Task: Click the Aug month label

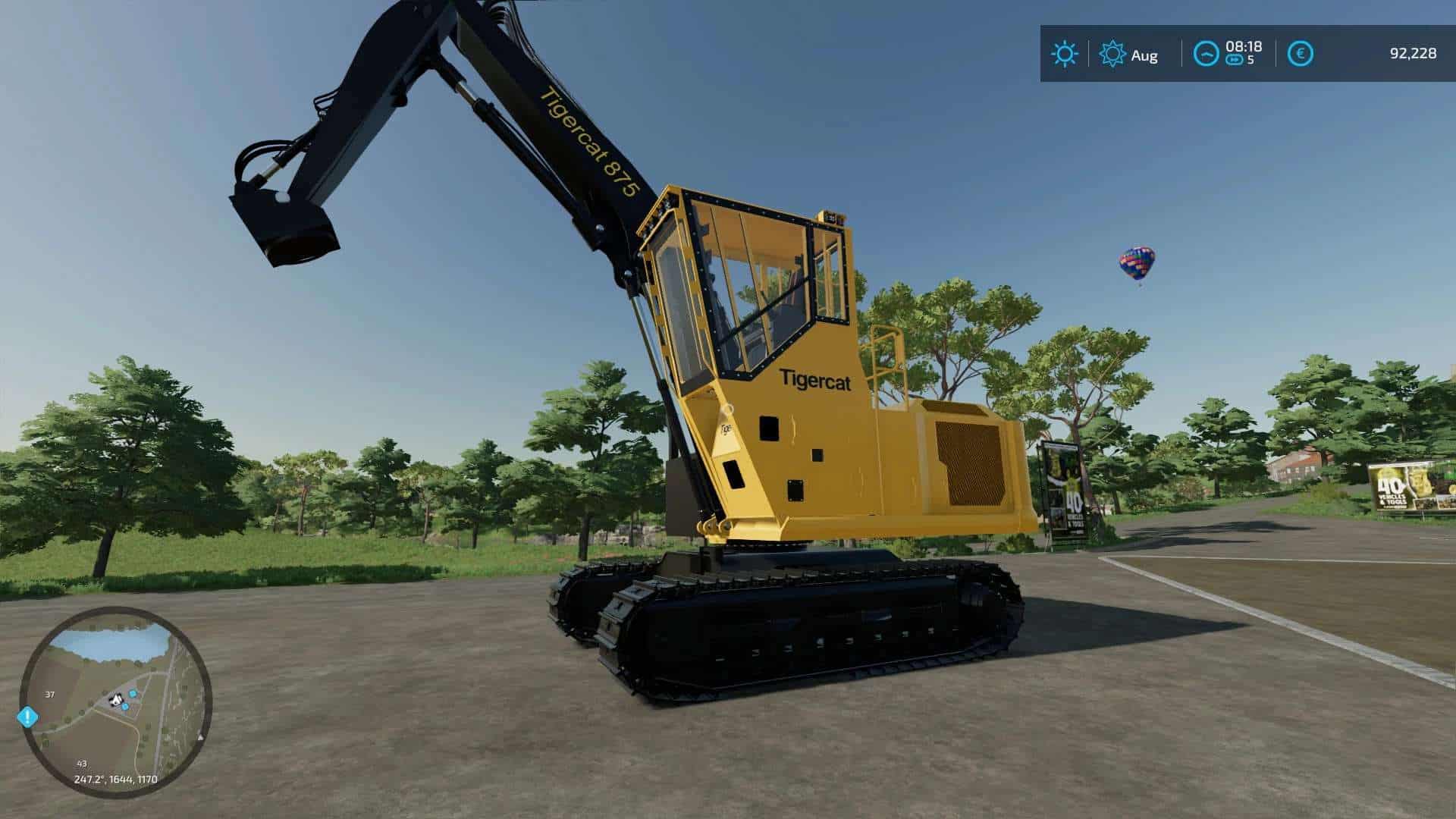Action: [1144, 55]
